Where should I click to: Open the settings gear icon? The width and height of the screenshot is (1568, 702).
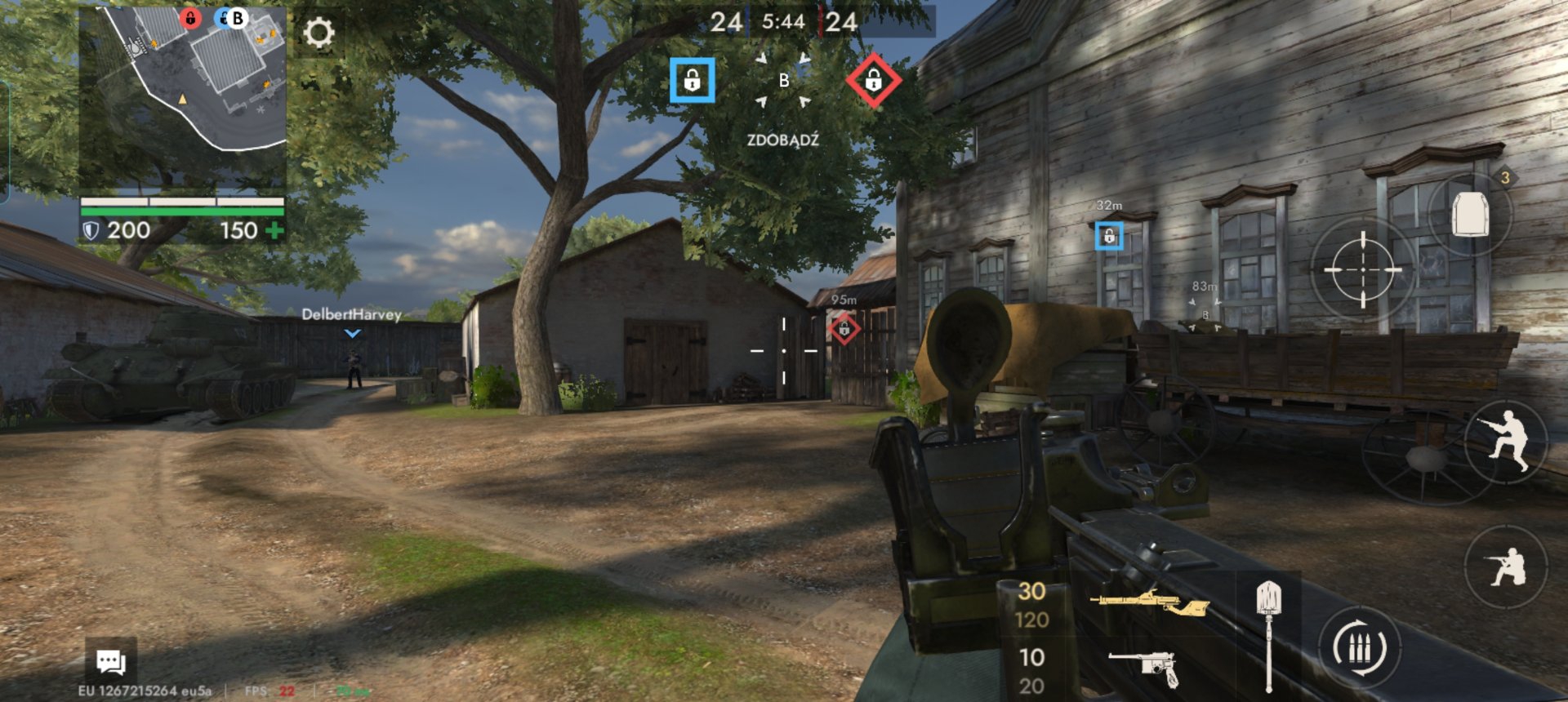click(318, 33)
